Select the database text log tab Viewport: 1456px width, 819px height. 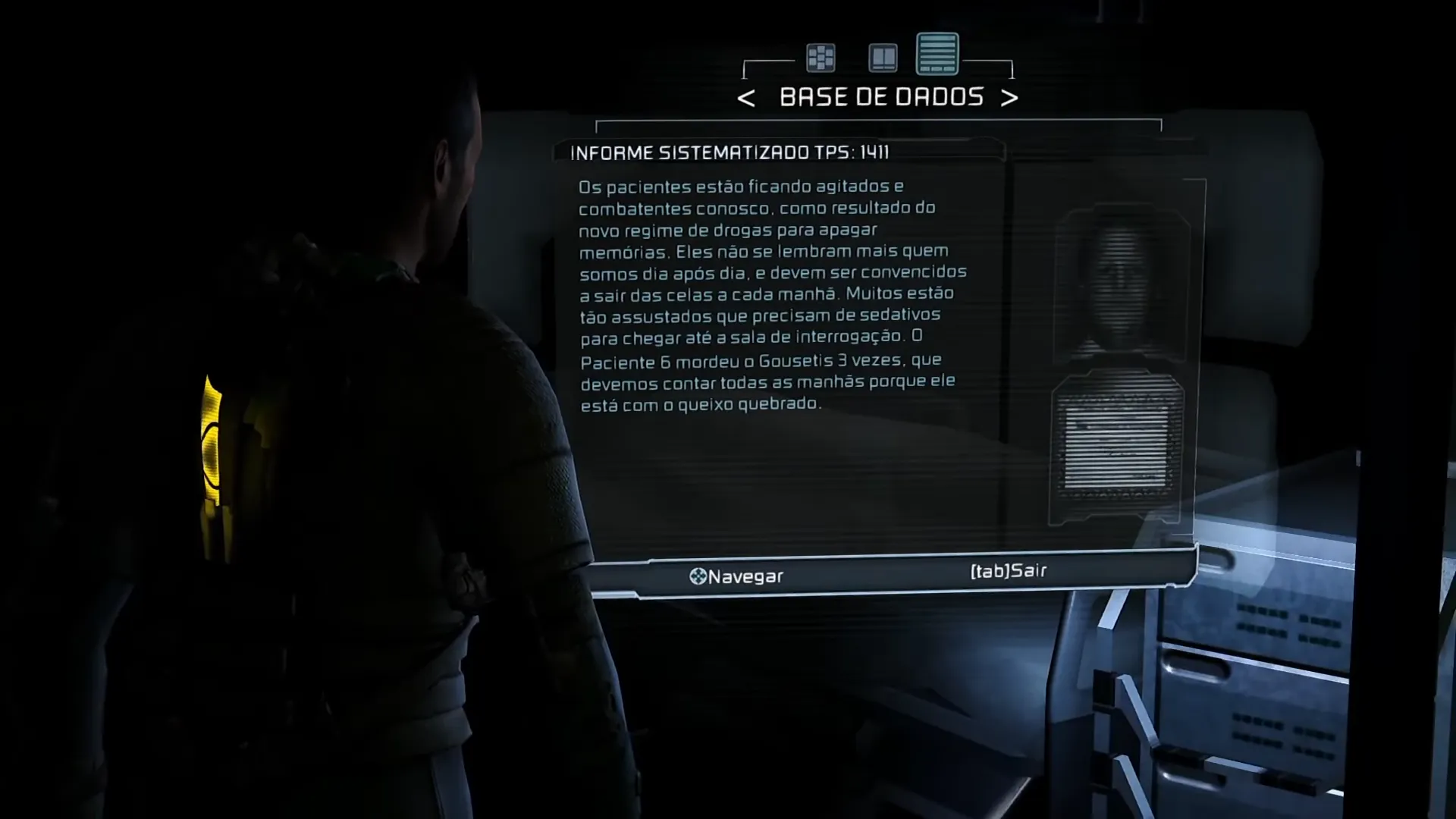click(x=937, y=54)
